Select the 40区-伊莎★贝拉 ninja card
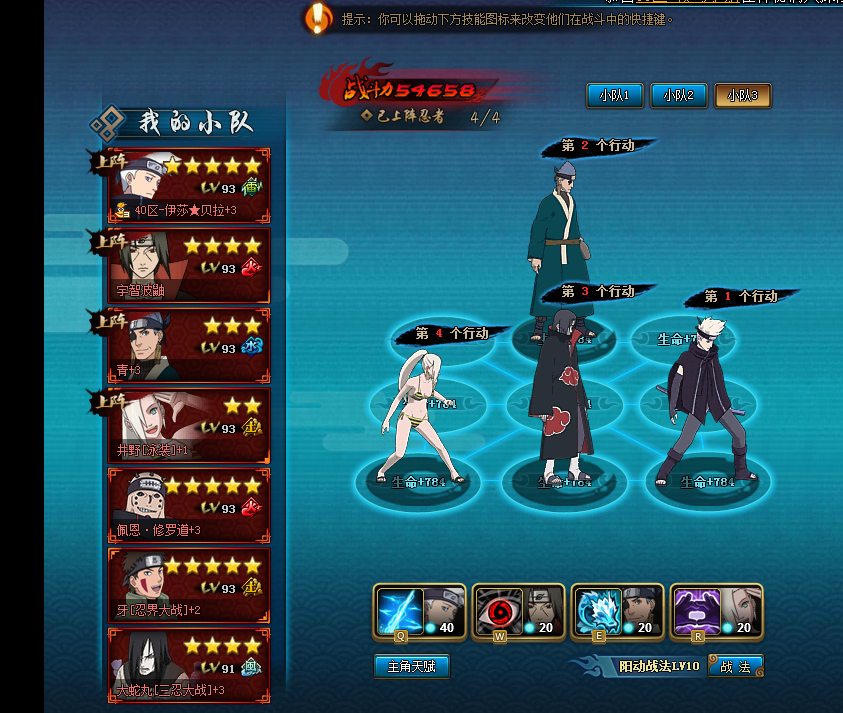The width and height of the screenshot is (843, 713). coord(189,186)
